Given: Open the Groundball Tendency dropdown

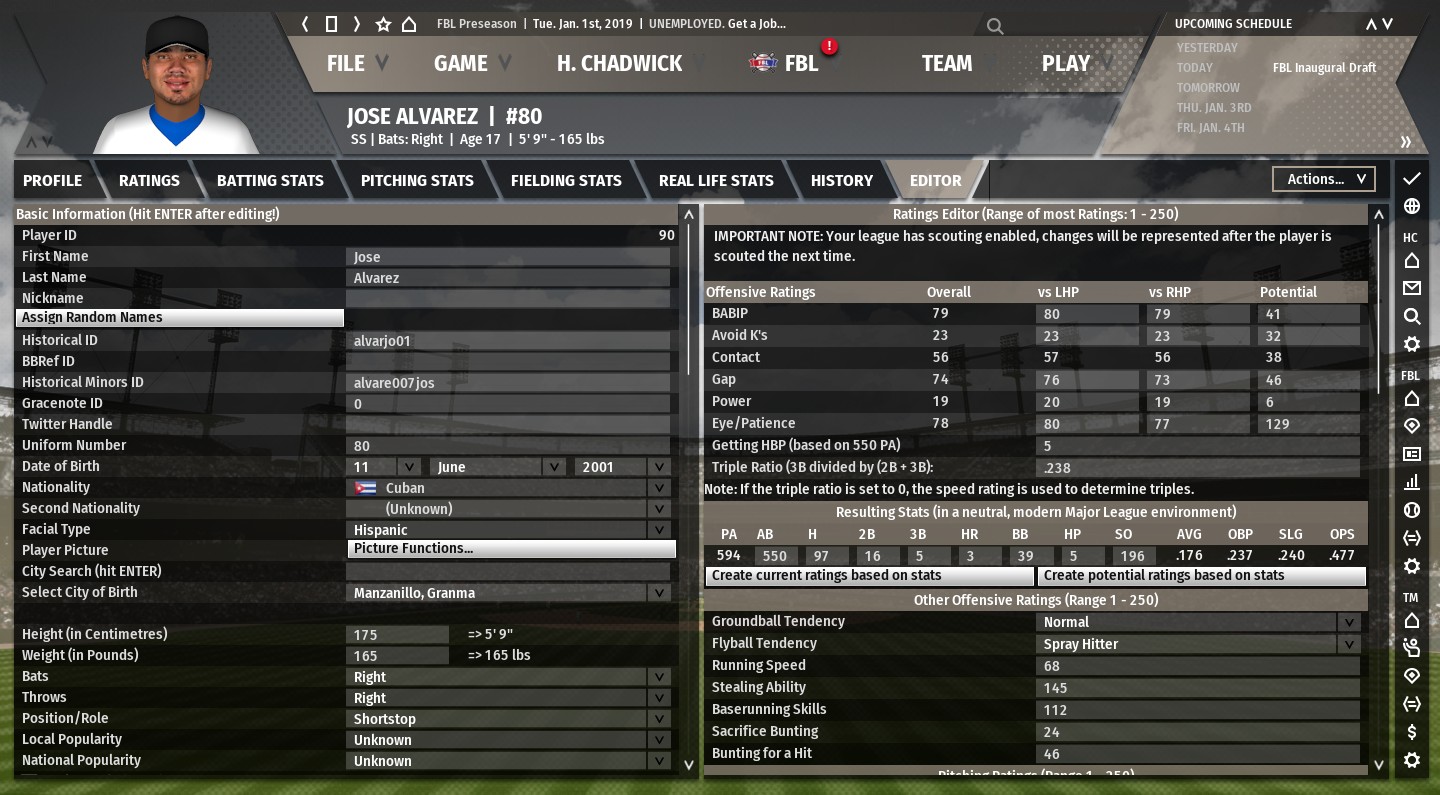Looking at the screenshot, I should click(x=1200, y=622).
